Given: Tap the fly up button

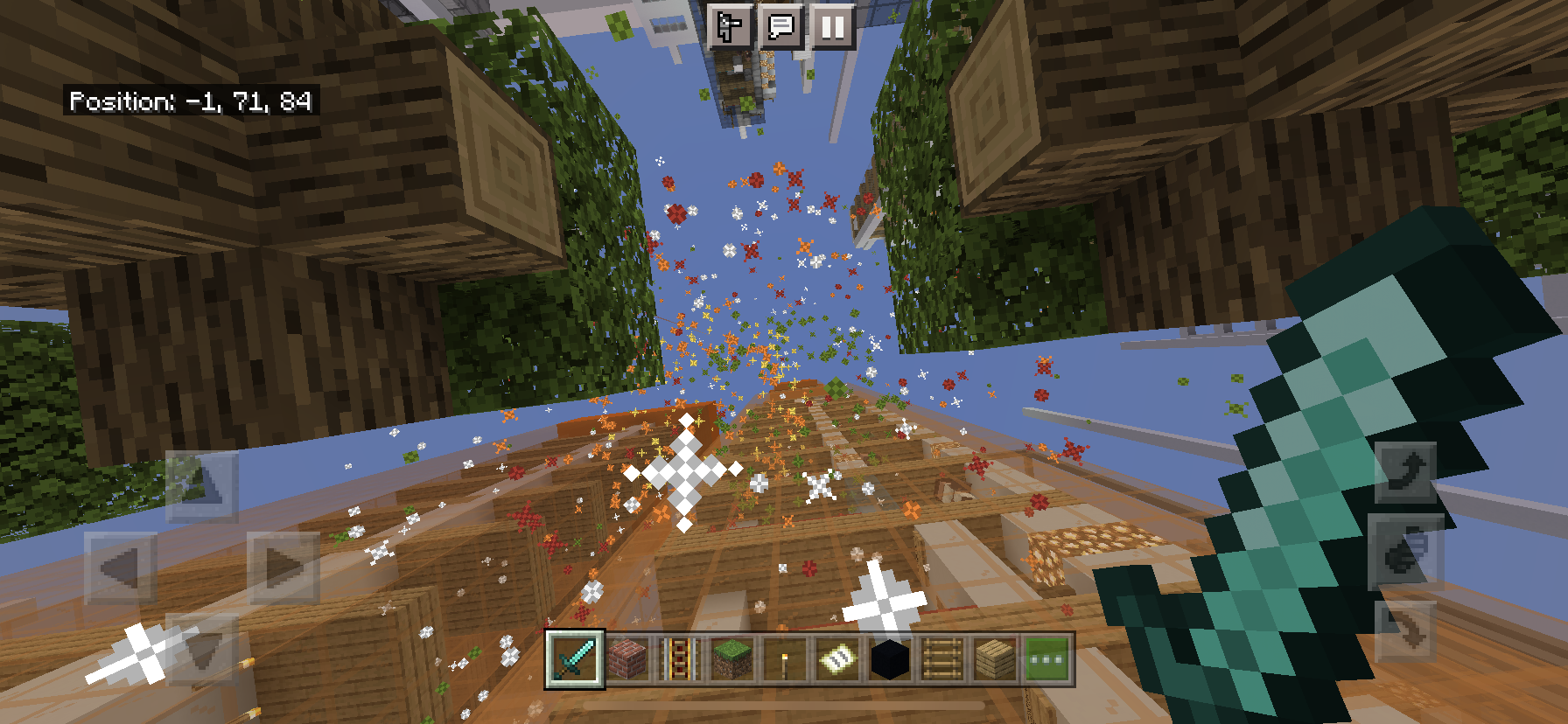Looking at the screenshot, I should coord(1406,472).
